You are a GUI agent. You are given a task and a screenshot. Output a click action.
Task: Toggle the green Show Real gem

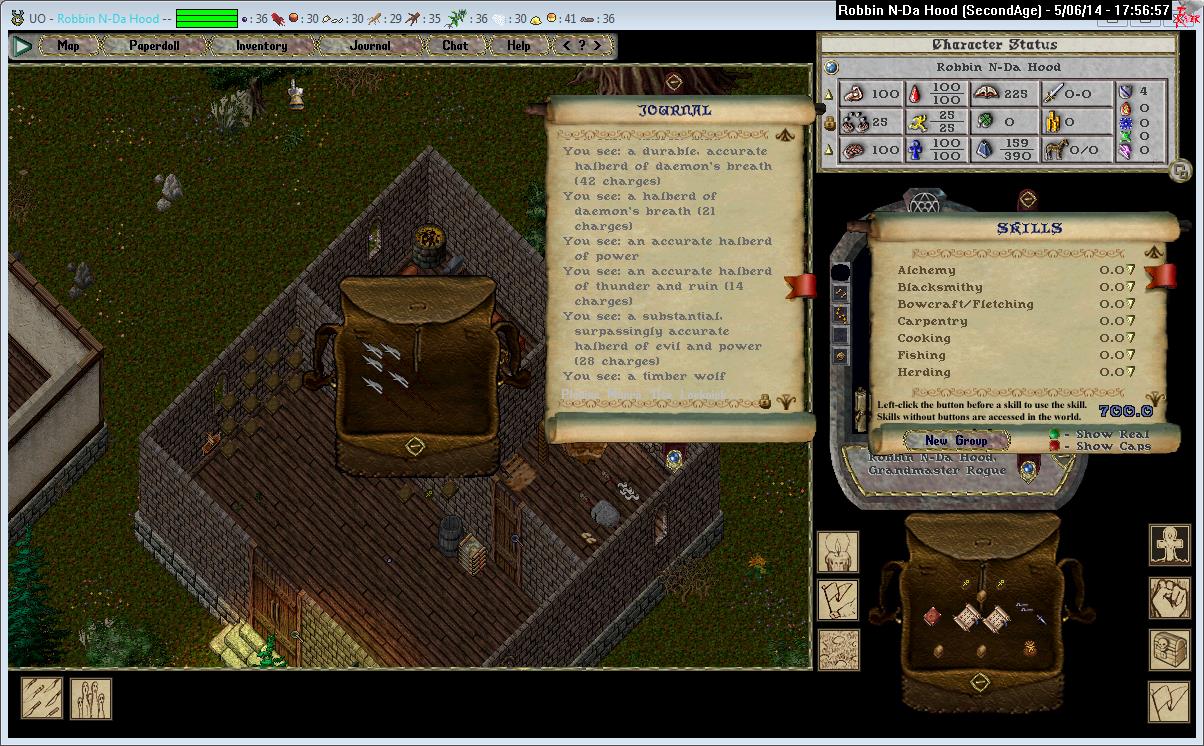point(1054,435)
